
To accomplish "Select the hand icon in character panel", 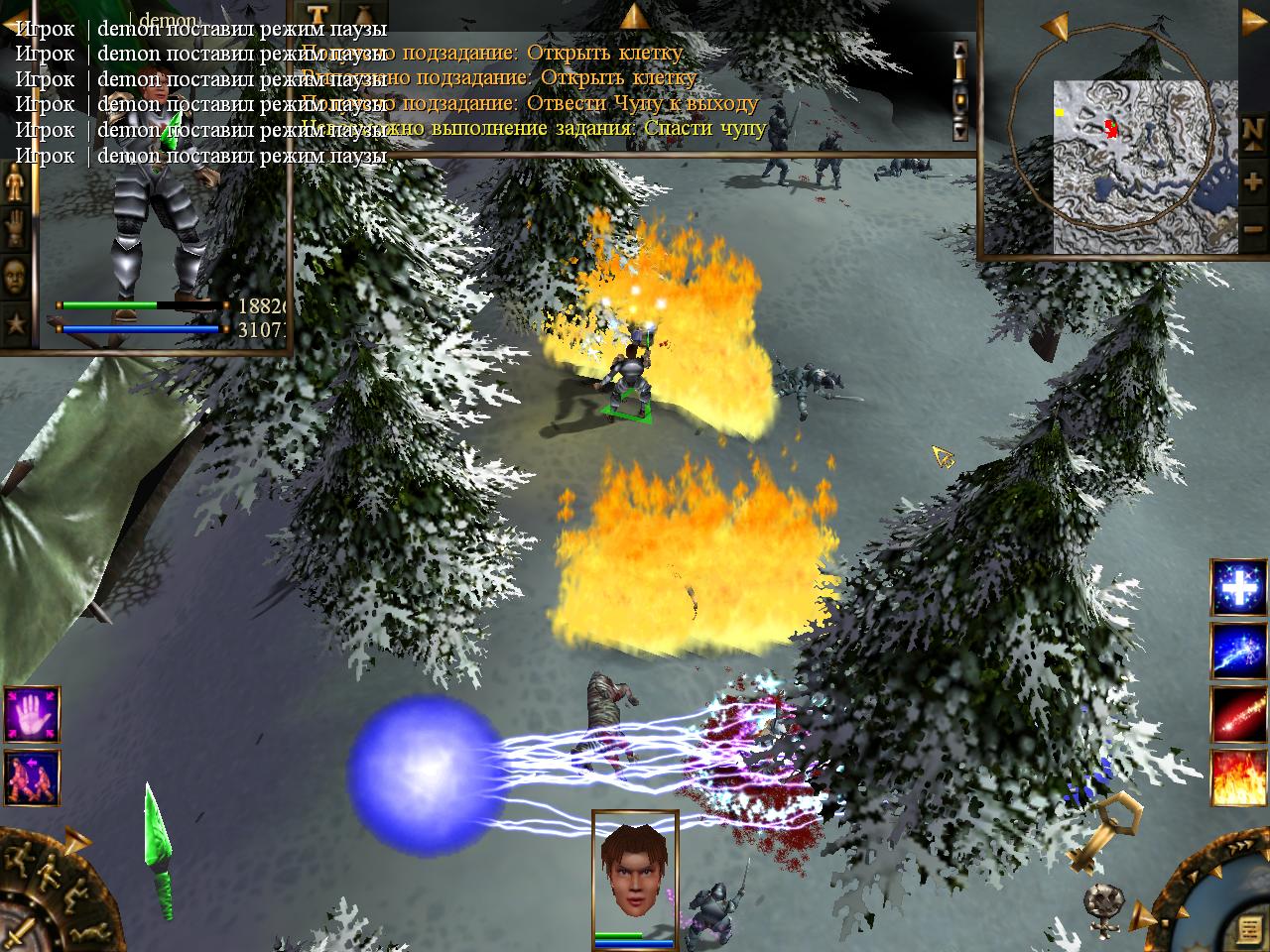I will click(x=15, y=229).
